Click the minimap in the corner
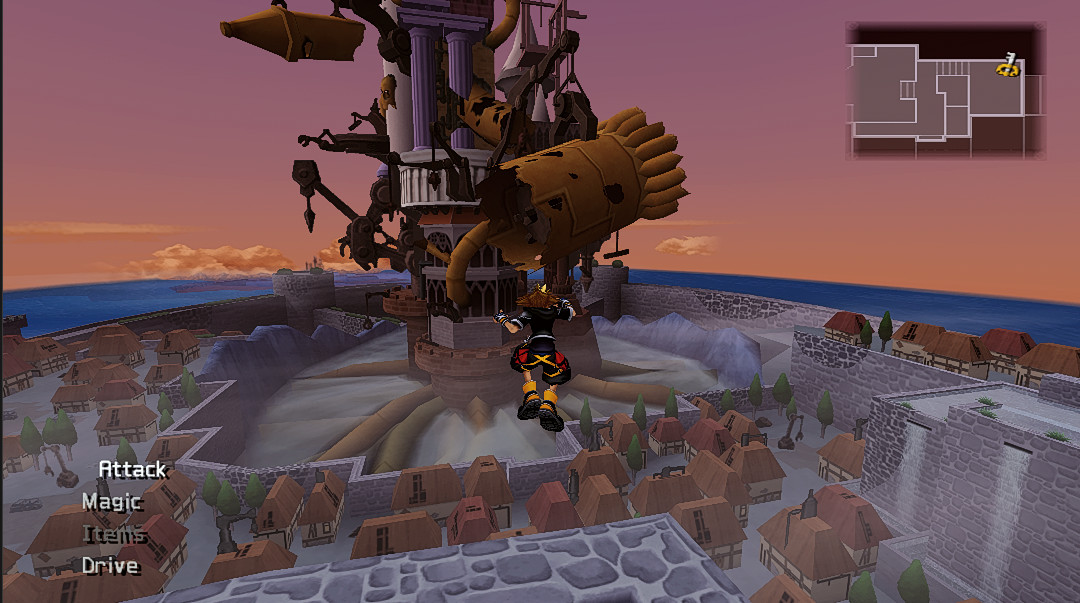1080x603 pixels. coord(945,91)
